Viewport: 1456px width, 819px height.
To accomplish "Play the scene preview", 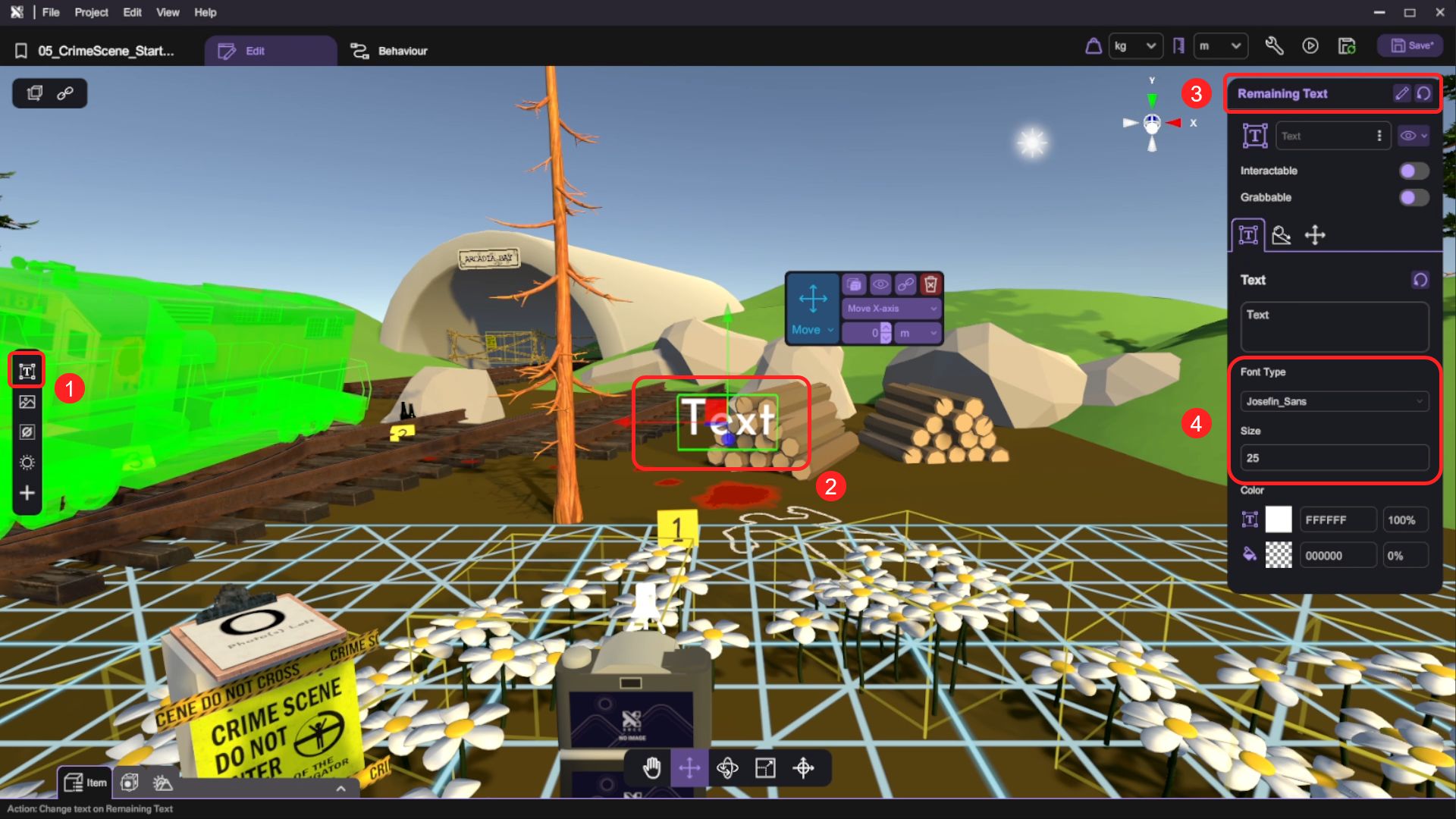I will (1310, 46).
